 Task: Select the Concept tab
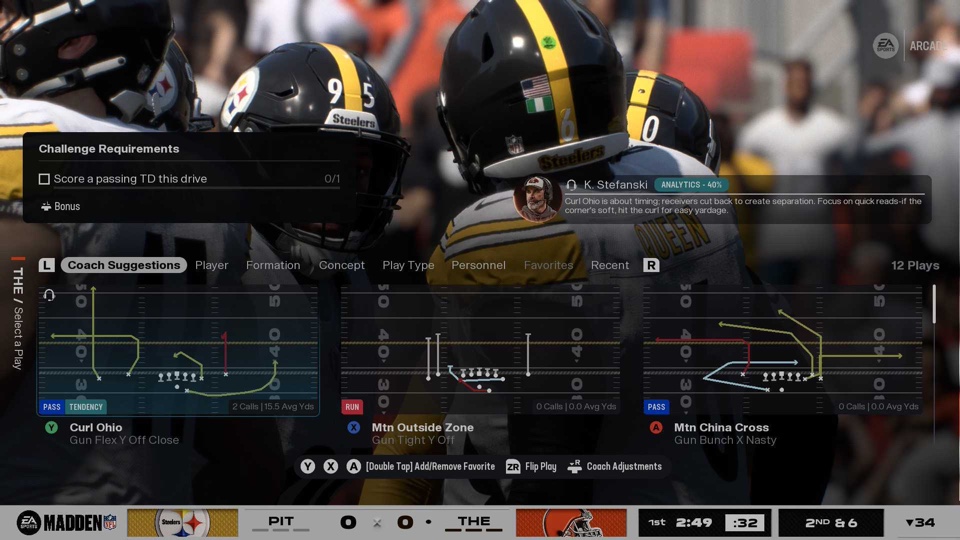342,265
